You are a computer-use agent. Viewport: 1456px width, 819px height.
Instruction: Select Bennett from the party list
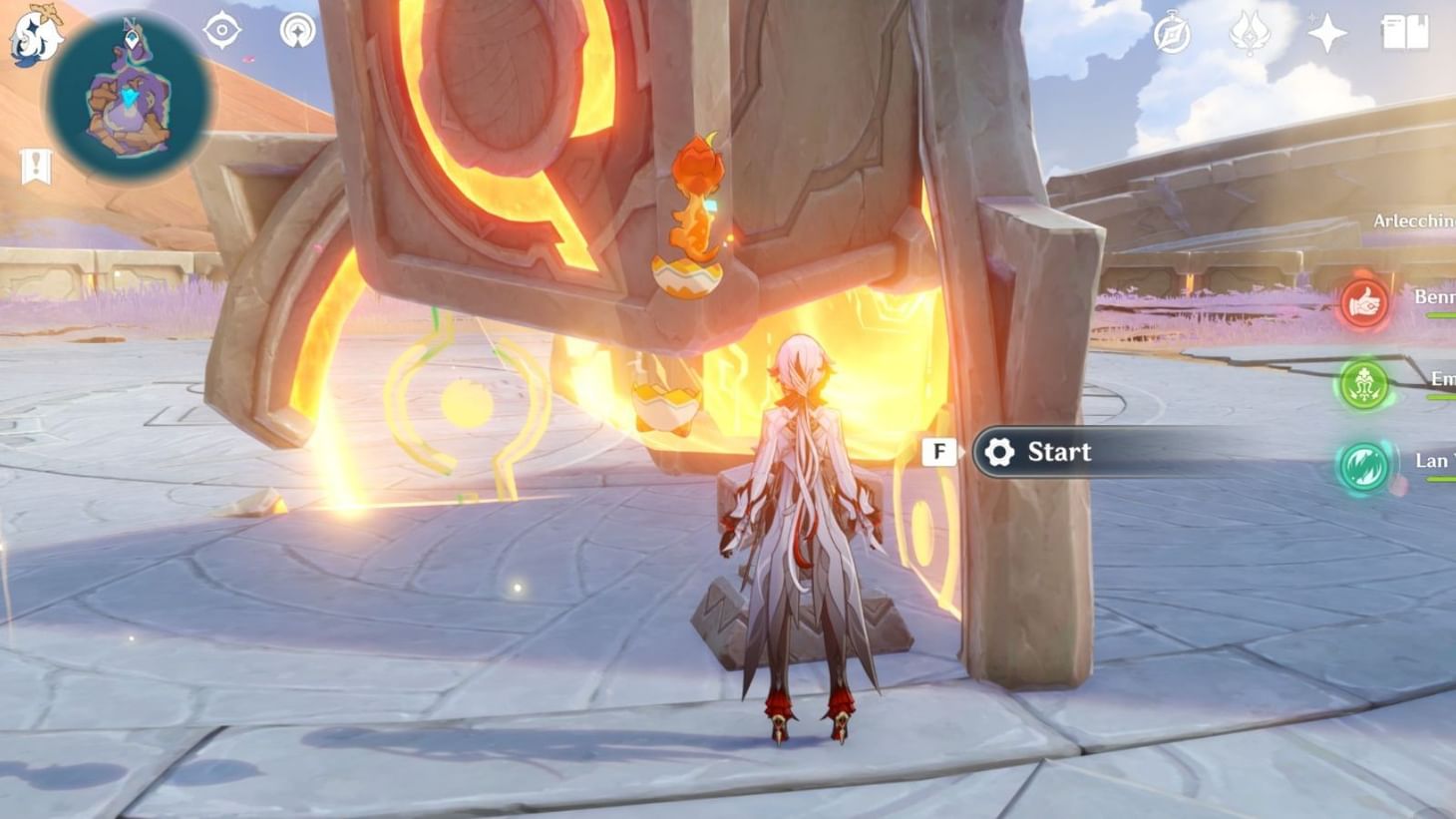tap(1428, 295)
